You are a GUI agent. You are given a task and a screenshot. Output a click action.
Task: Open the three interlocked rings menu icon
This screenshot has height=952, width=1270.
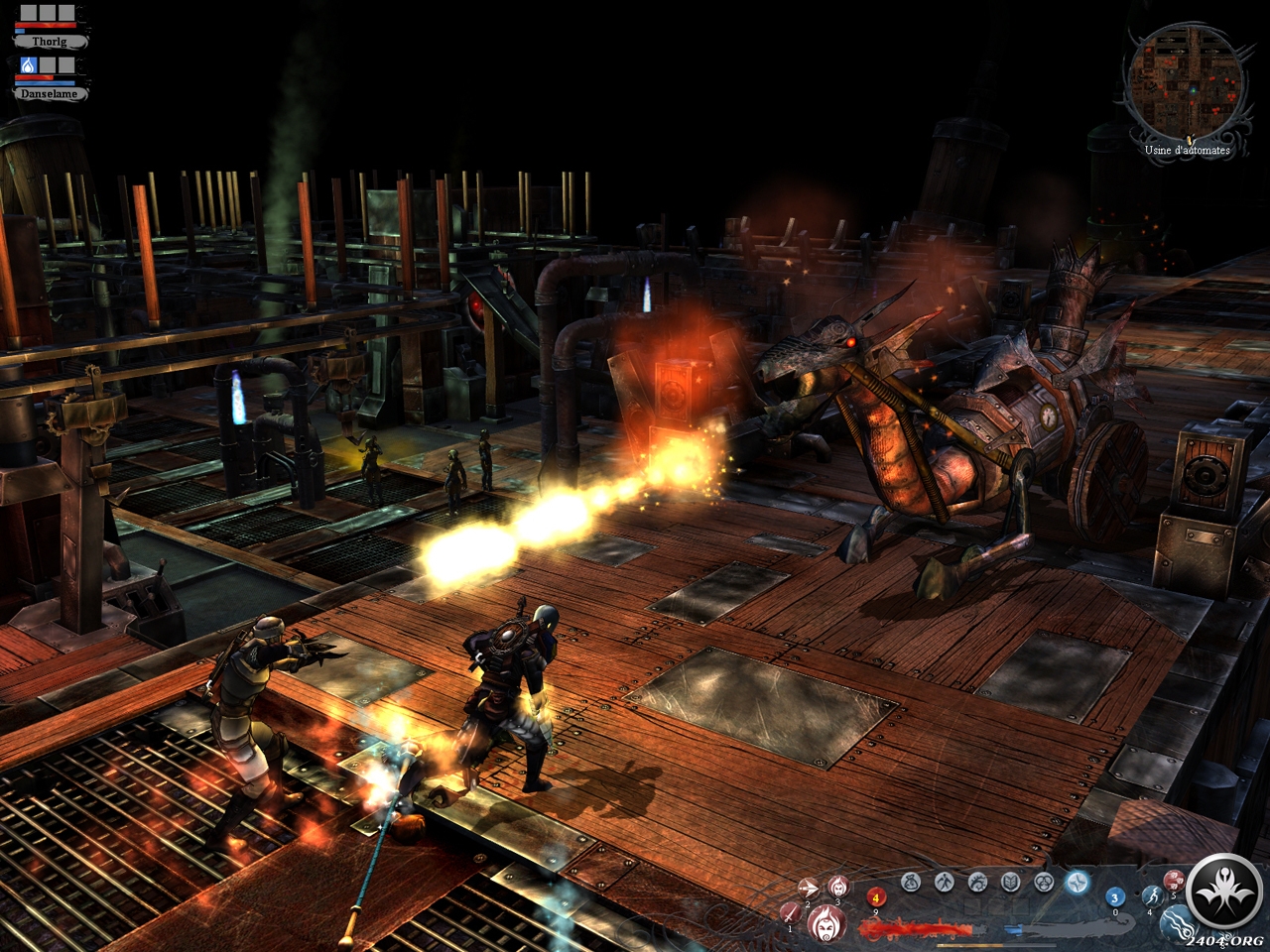click(x=1044, y=881)
